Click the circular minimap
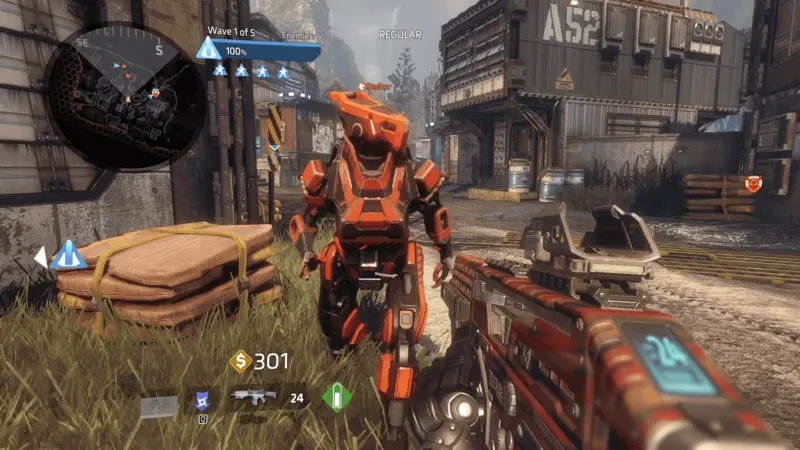800x450 pixels. [x=127, y=84]
